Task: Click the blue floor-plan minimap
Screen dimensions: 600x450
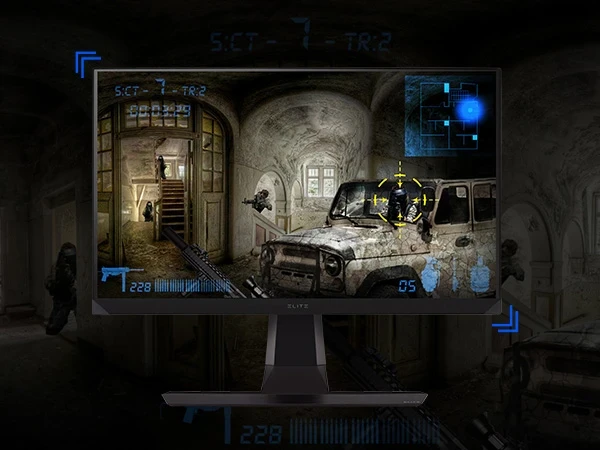Action: (445, 114)
